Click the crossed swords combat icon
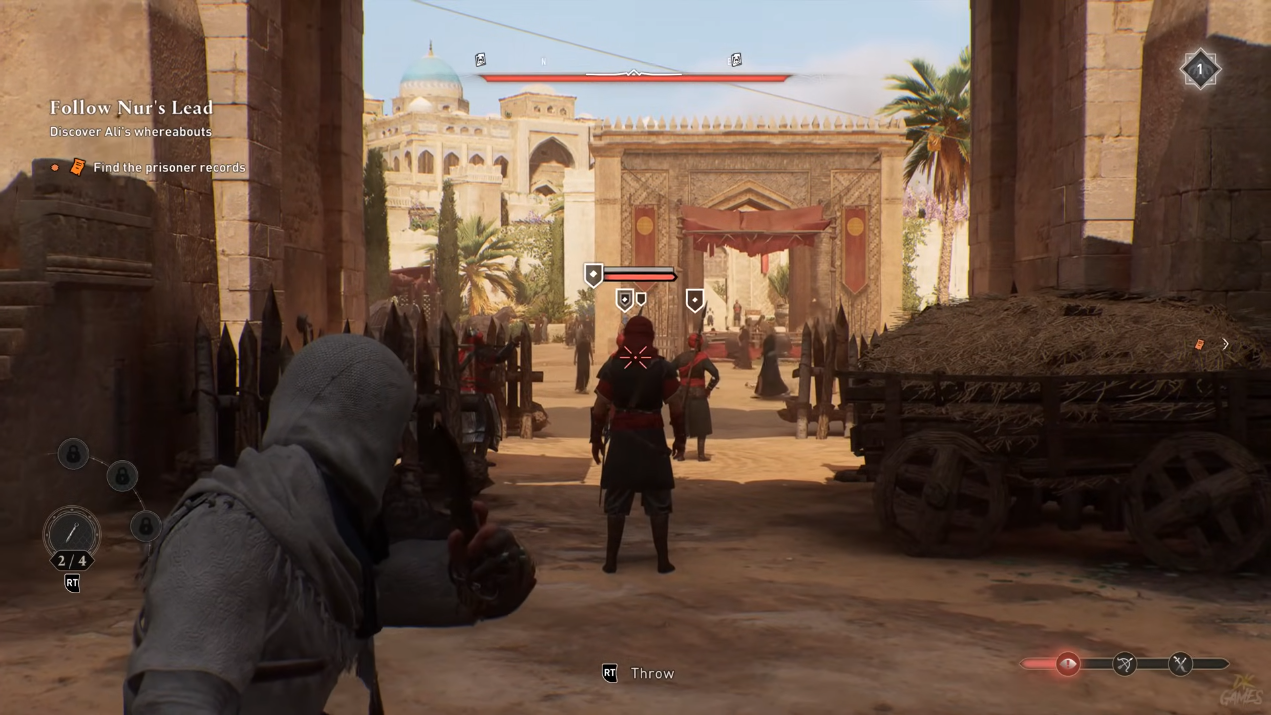This screenshot has width=1271, height=715. tap(1181, 664)
